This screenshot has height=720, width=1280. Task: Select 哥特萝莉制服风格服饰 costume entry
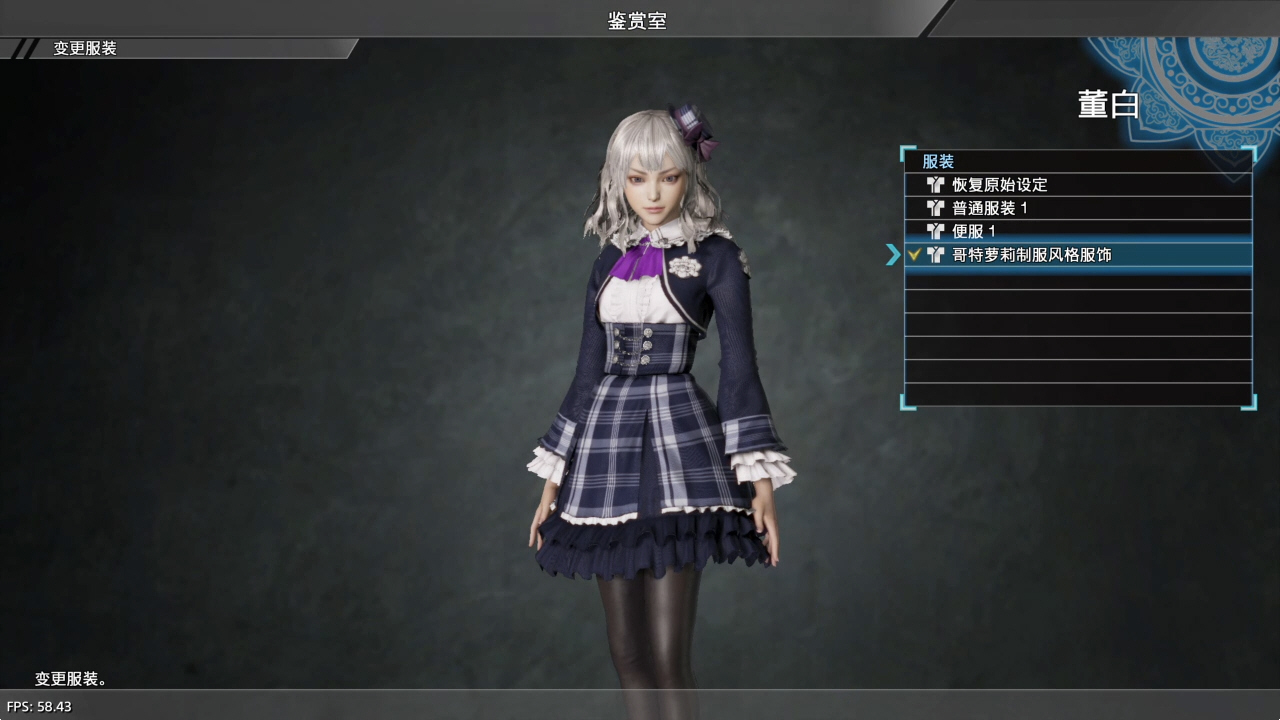click(x=1031, y=255)
